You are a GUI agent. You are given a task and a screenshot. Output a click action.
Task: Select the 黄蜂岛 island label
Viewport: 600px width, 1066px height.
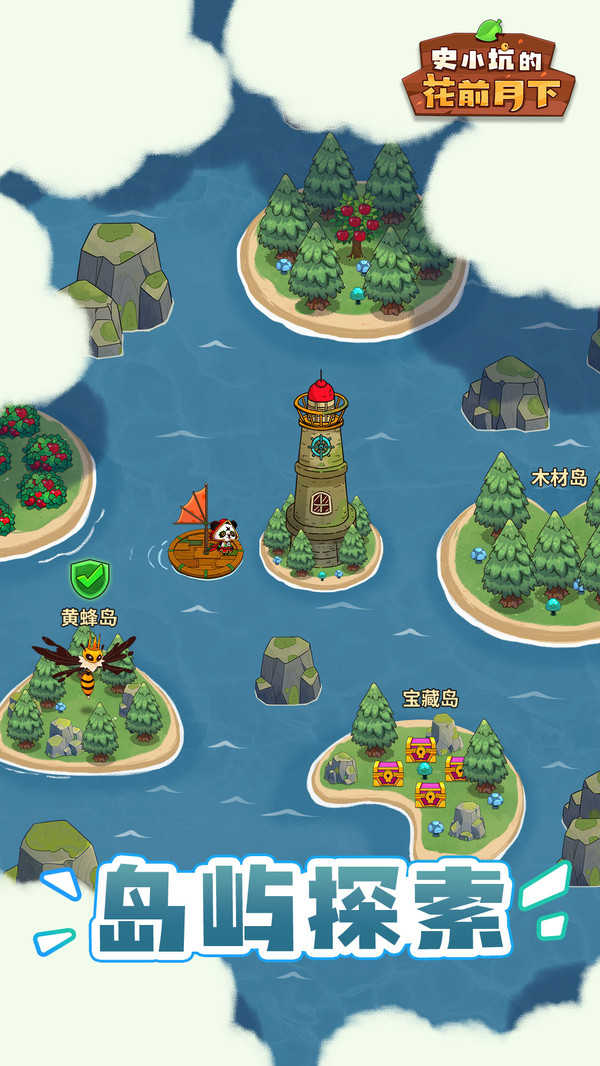tap(89, 617)
